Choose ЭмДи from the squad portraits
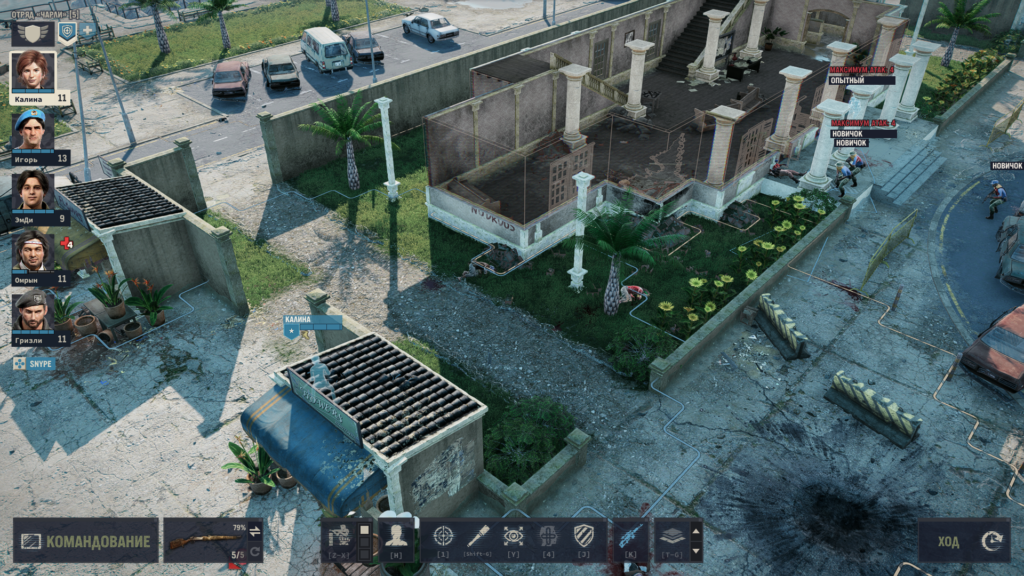Screen dimensions: 1024x576 [33, 190]
